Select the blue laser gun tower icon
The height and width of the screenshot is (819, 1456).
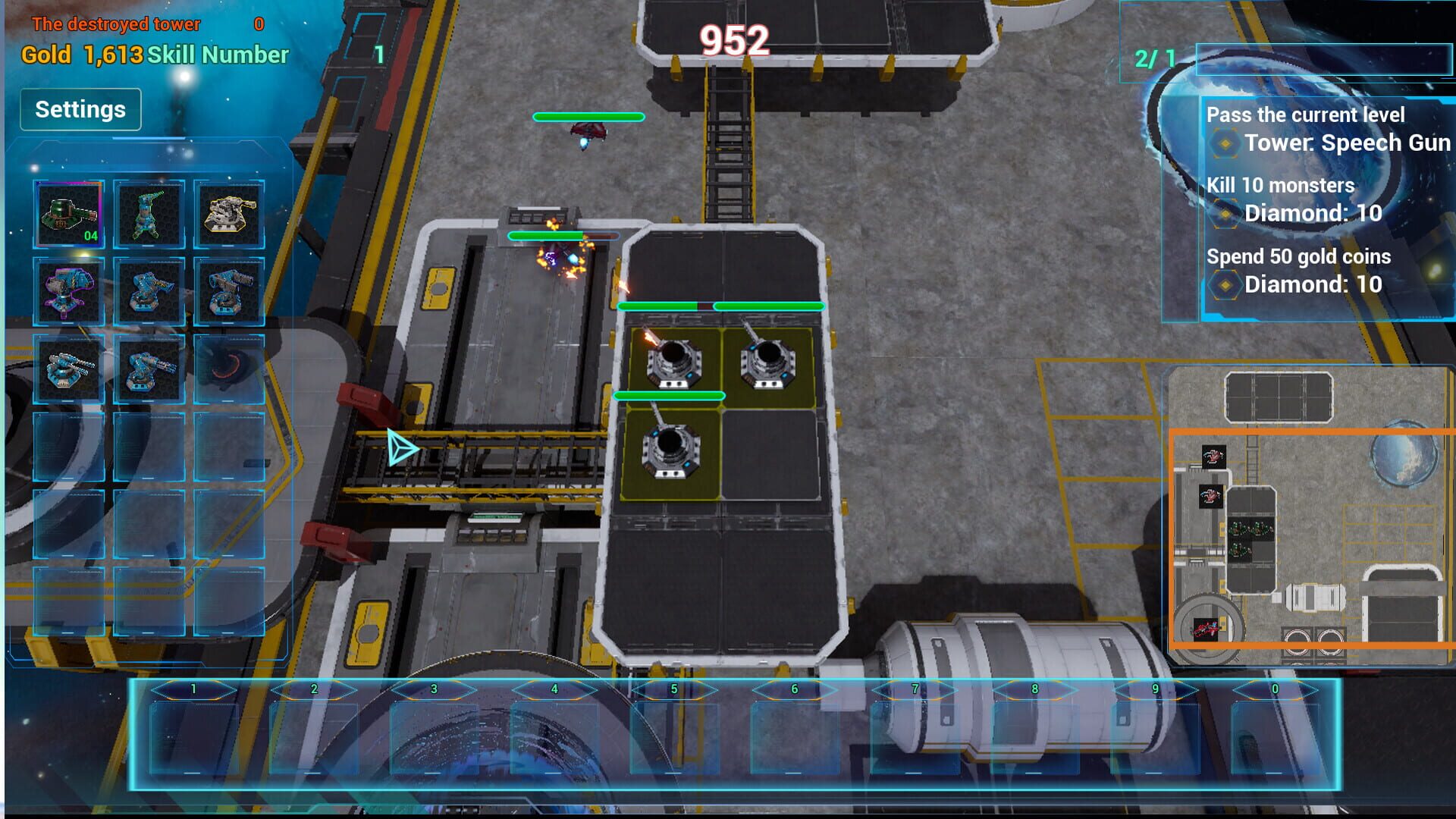pos(149,292)
